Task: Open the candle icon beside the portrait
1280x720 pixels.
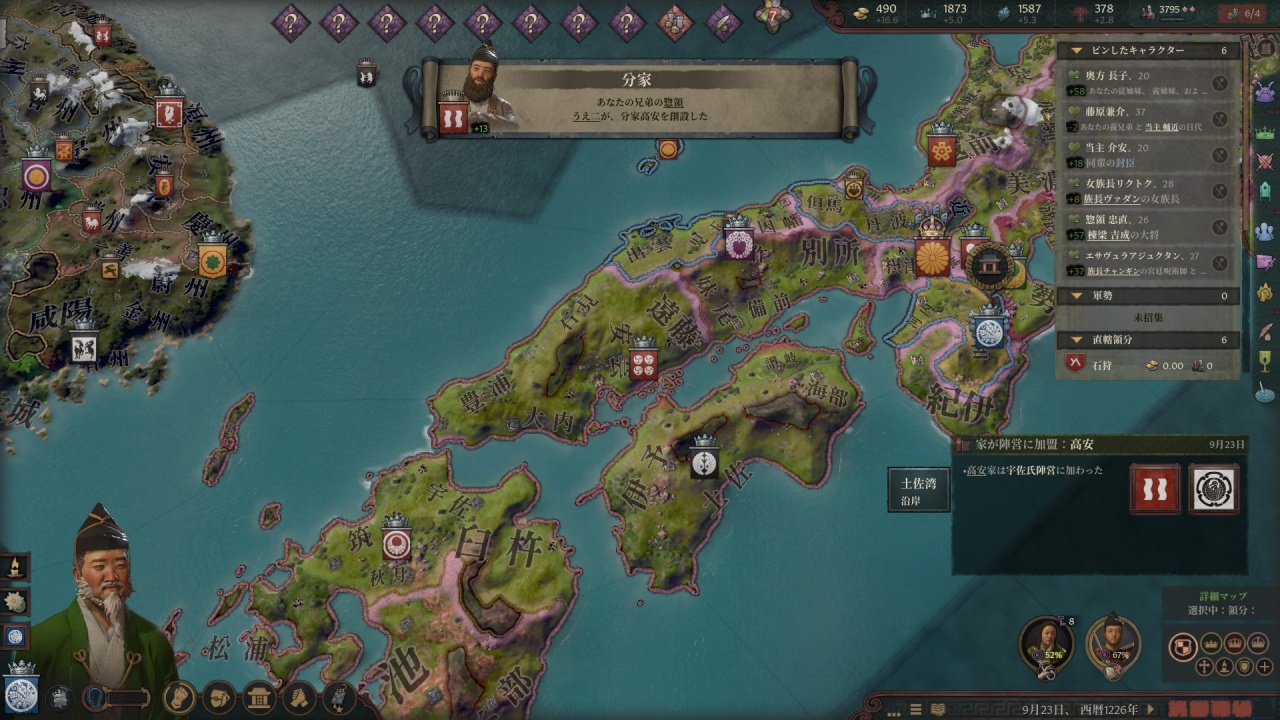Action: tap(15, 567)
